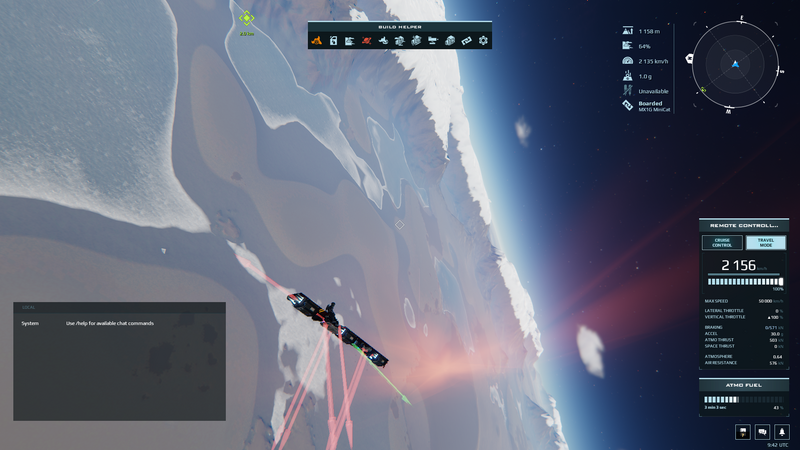800x450 pixels.
Task: Open the notifications bell icon
Action: click(x=781, y=431)
